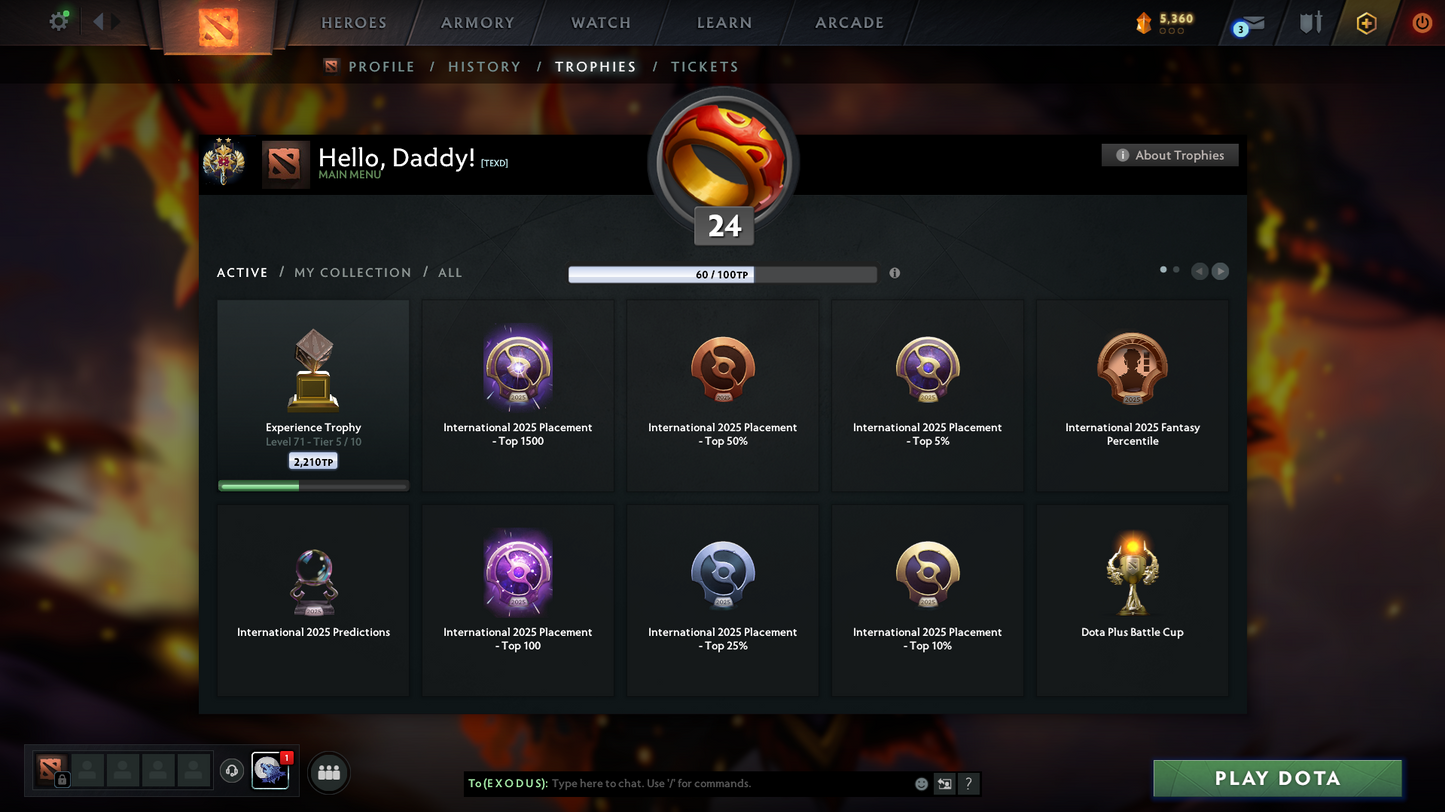This screenshot has width=1445, height=812.
Task: Open the Heroes menu
Action: [x=353, y=23]
